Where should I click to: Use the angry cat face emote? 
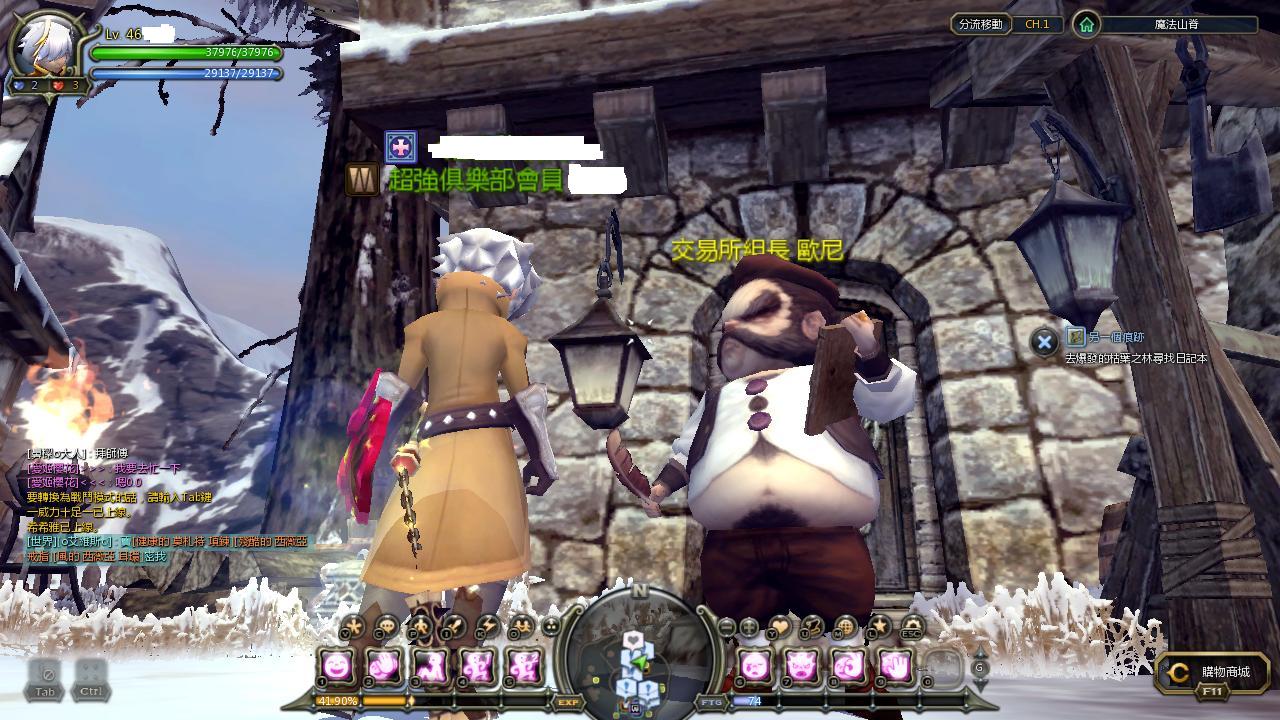point(802,665)
